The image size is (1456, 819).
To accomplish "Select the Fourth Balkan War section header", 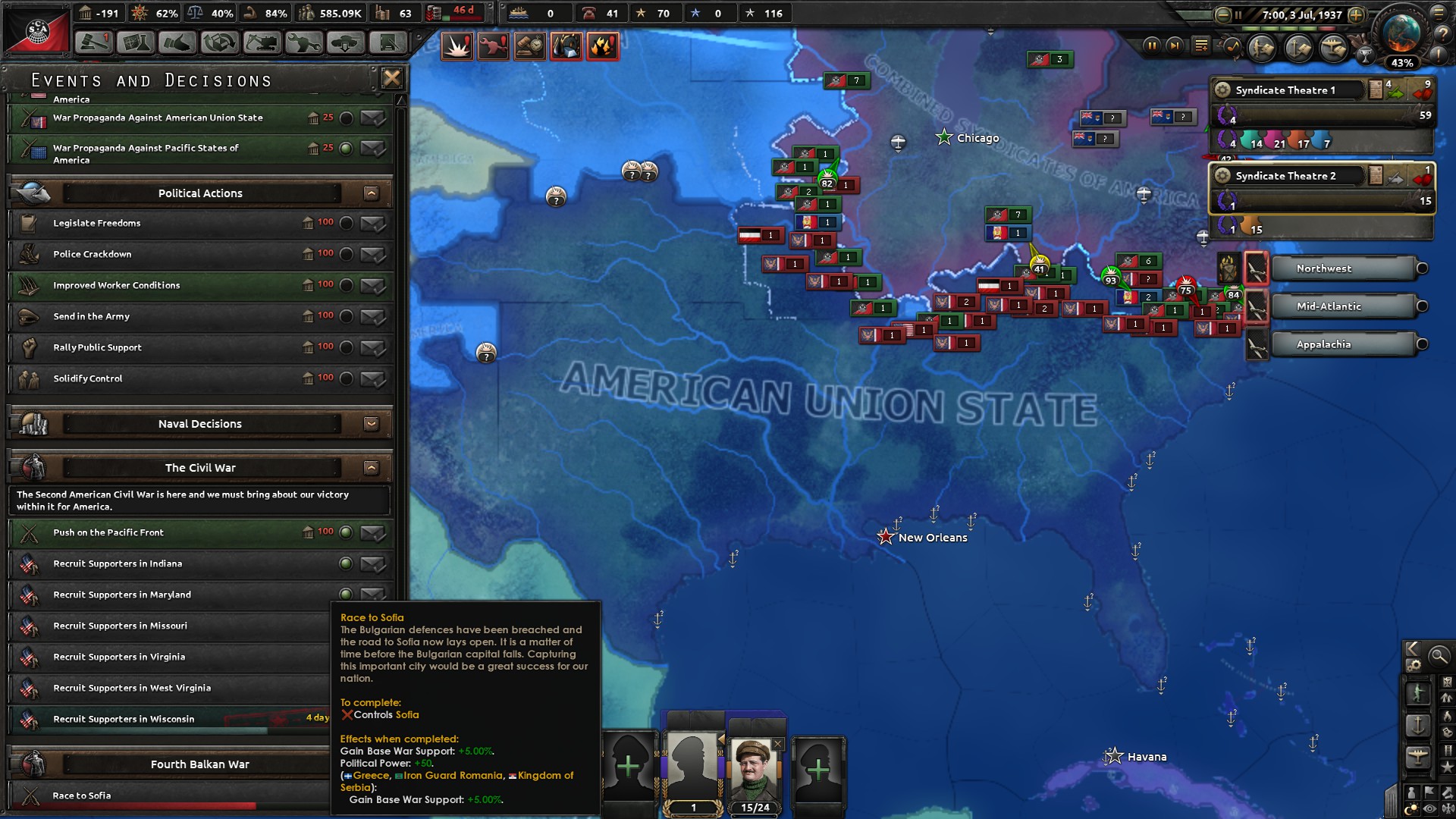I will pos(200,764).
